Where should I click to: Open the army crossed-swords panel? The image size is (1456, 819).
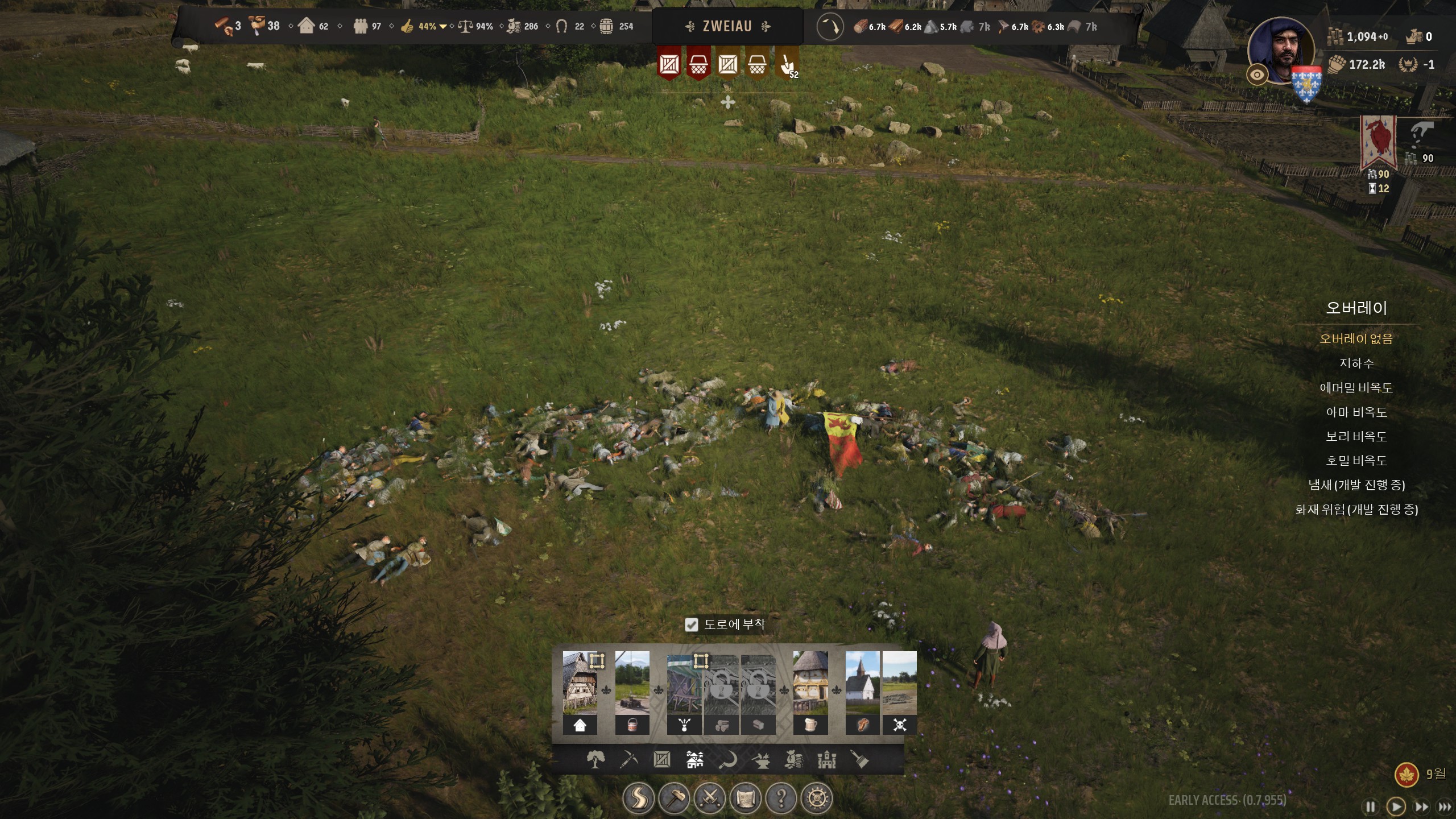[710, 799]
